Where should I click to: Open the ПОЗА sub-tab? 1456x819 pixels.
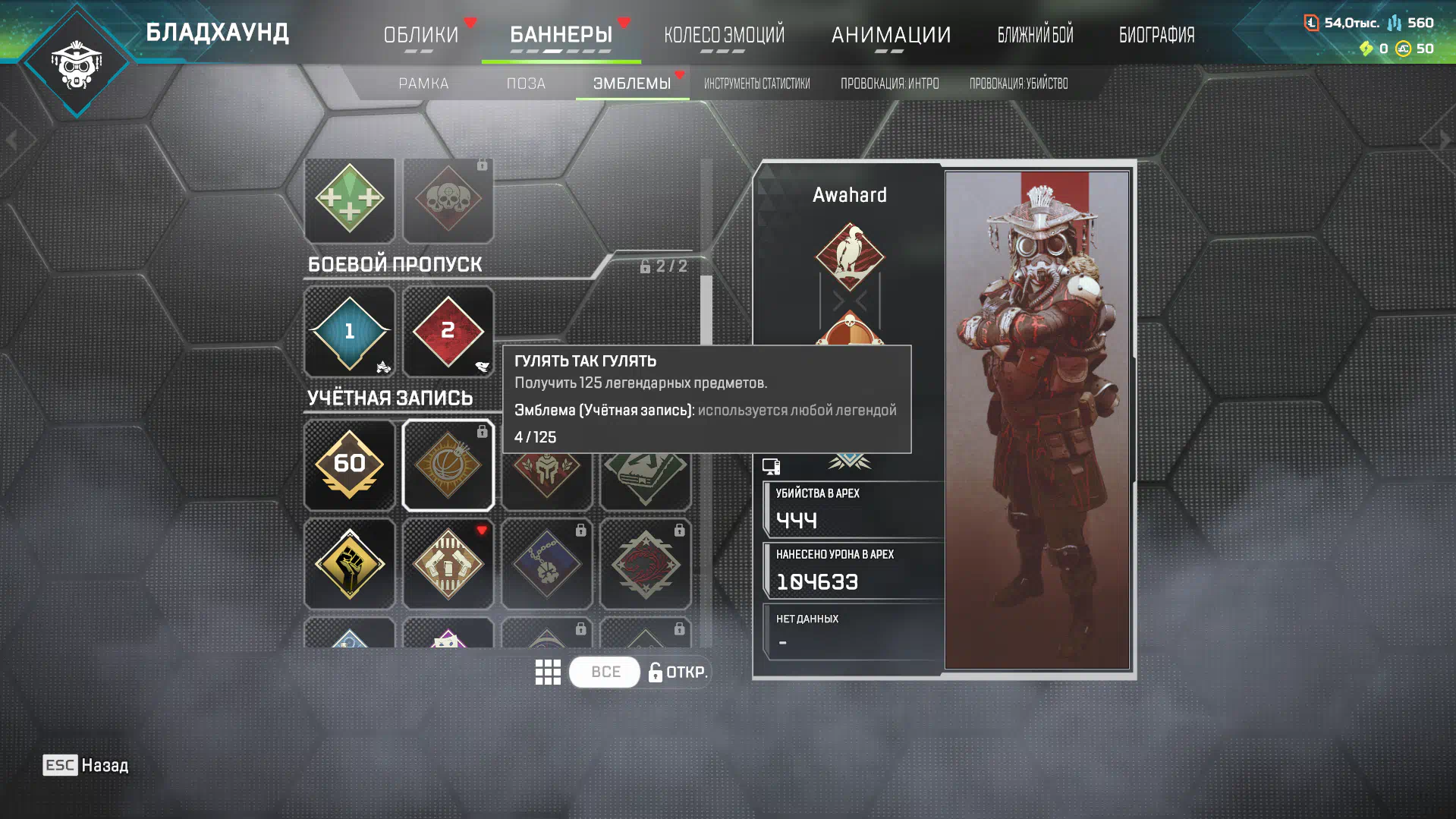tap(526, 83)
